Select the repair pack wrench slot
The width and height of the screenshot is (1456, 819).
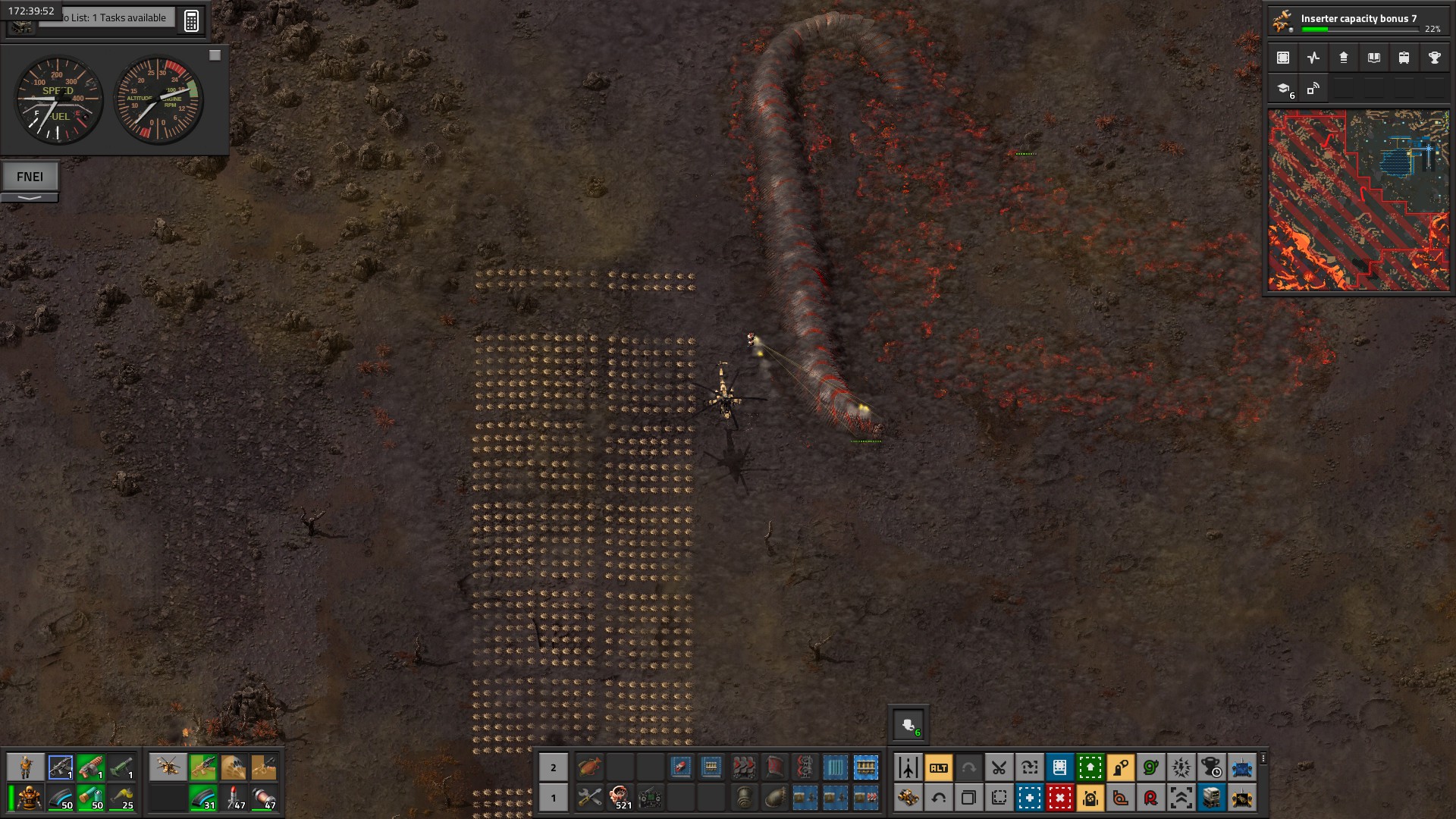[x=589, y=798]
